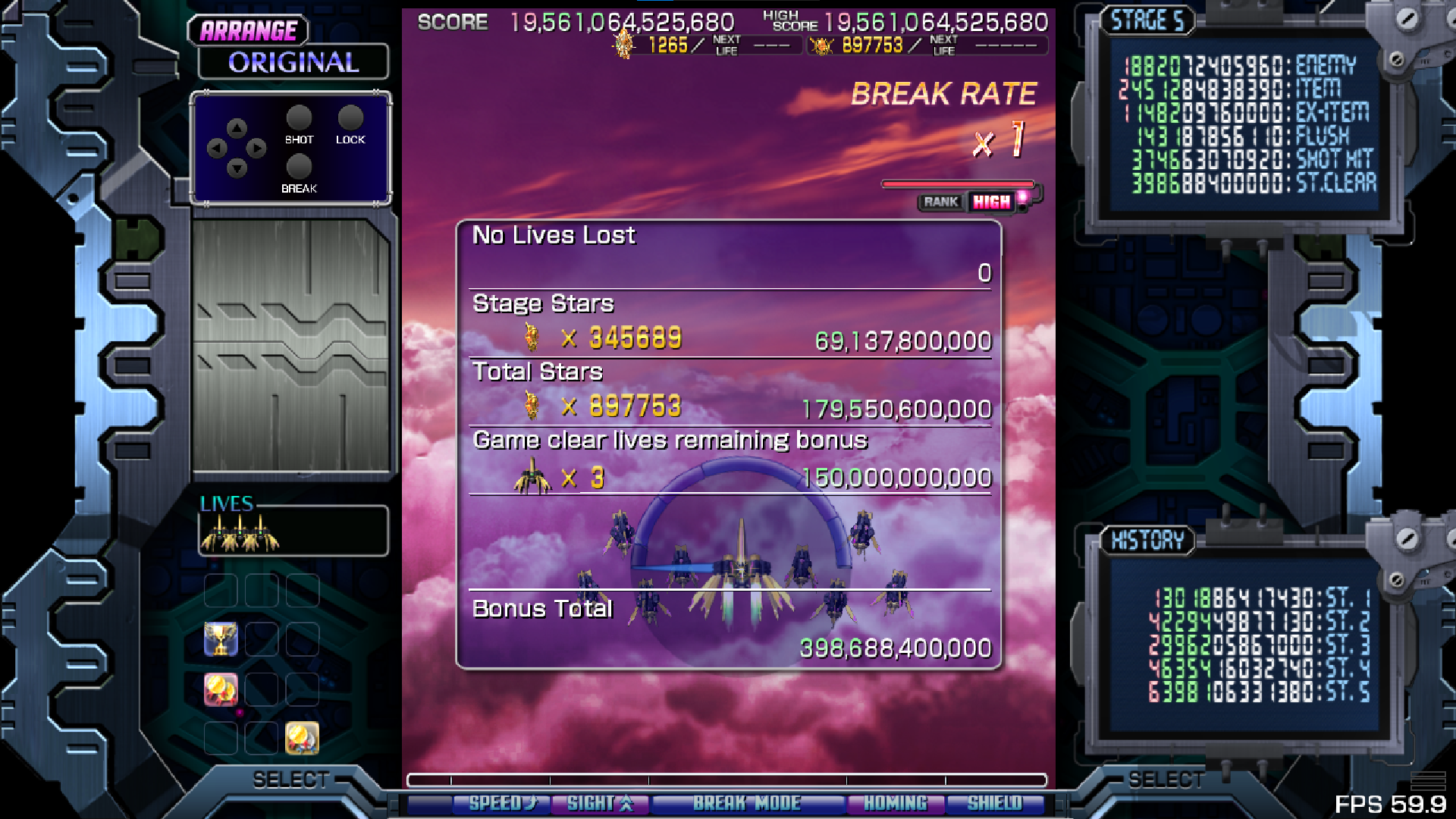
Task: Select the pink-framed double gold medal icon
Action: (221, 689)
